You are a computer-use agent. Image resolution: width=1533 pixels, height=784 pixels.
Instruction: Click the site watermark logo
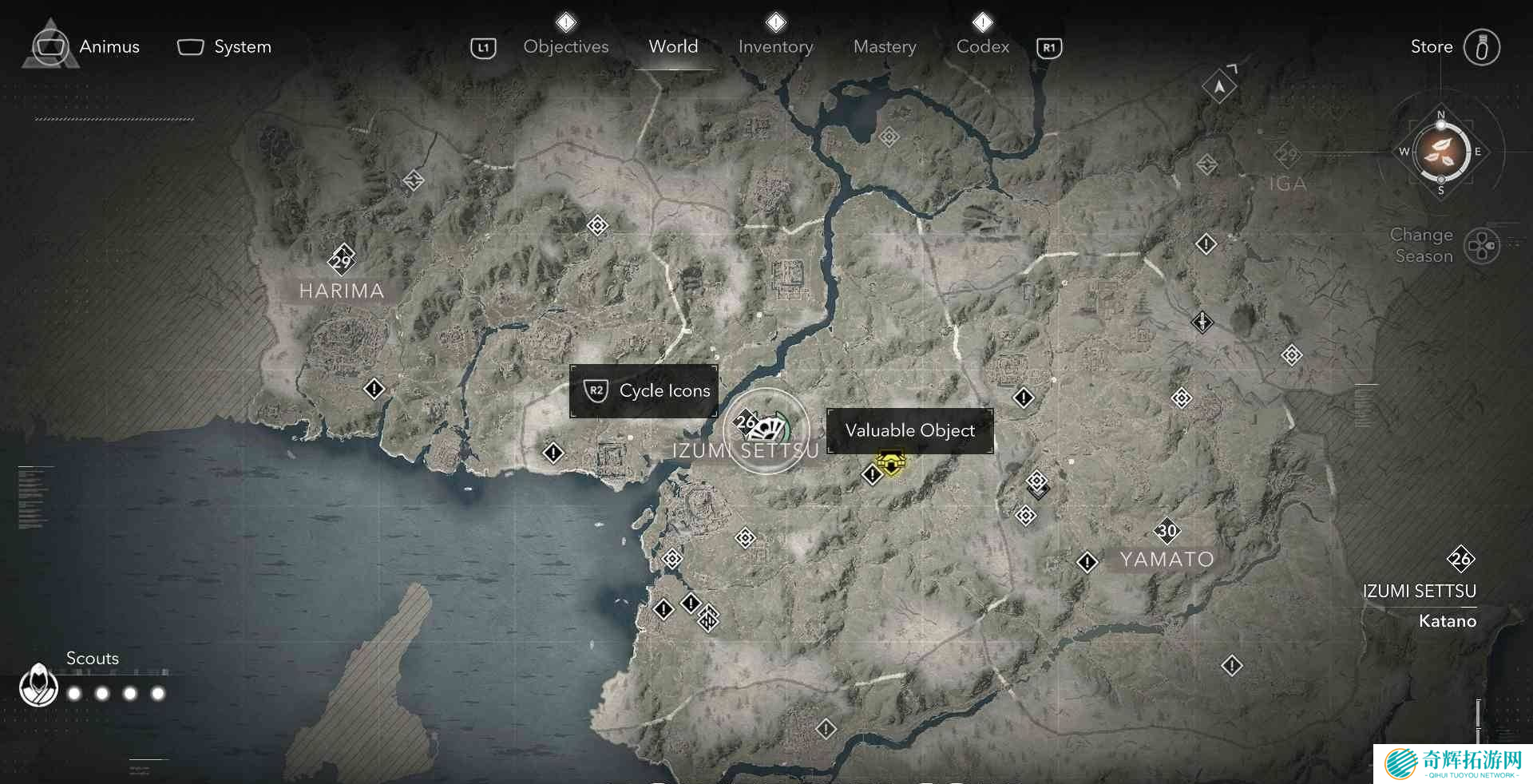(x=1452, y=764)
